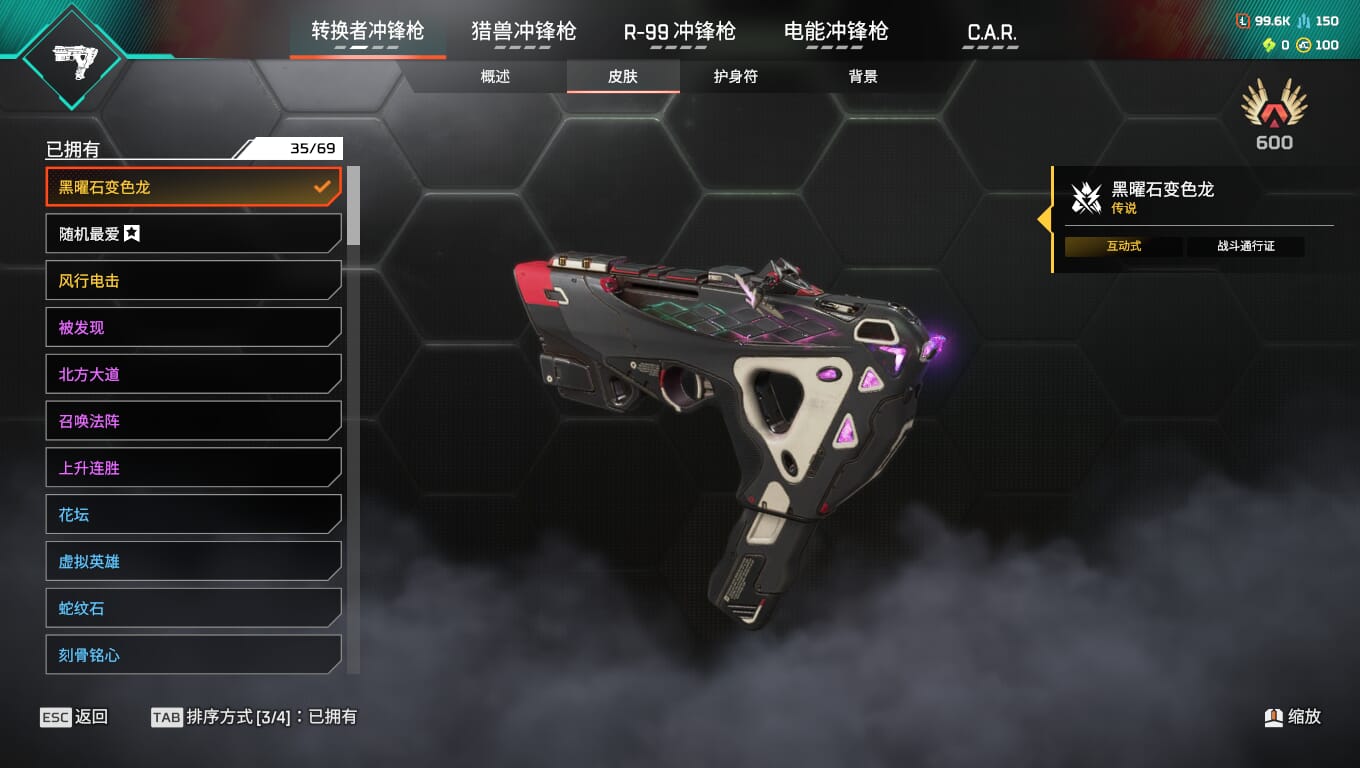Select the 风行电击 skin
1360x768 pixels.
point(193,281)
